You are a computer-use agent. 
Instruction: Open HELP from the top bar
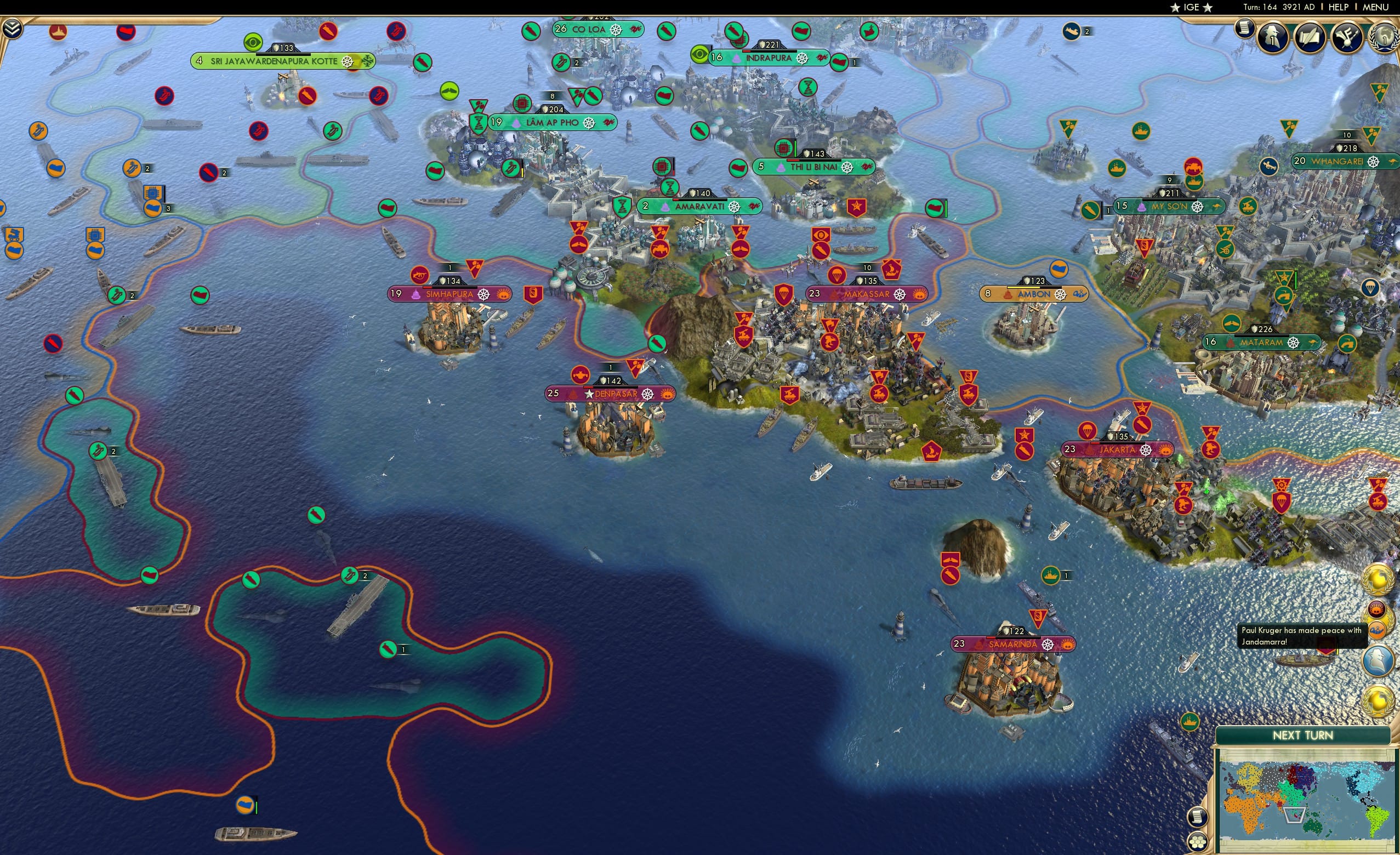click(1339, 7)
